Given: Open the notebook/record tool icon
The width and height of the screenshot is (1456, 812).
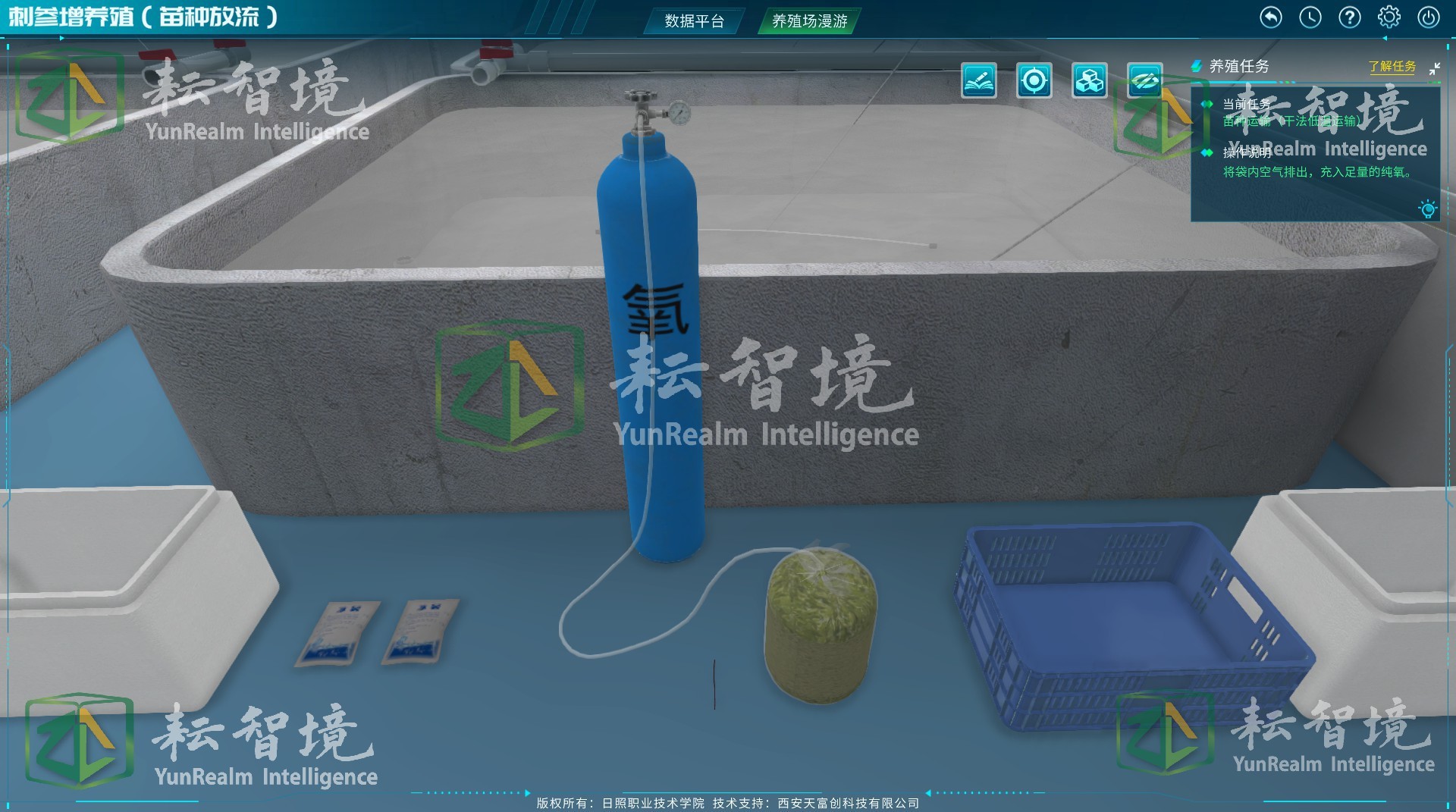Looking at the screenshot, I should click(x=979, y=81).
